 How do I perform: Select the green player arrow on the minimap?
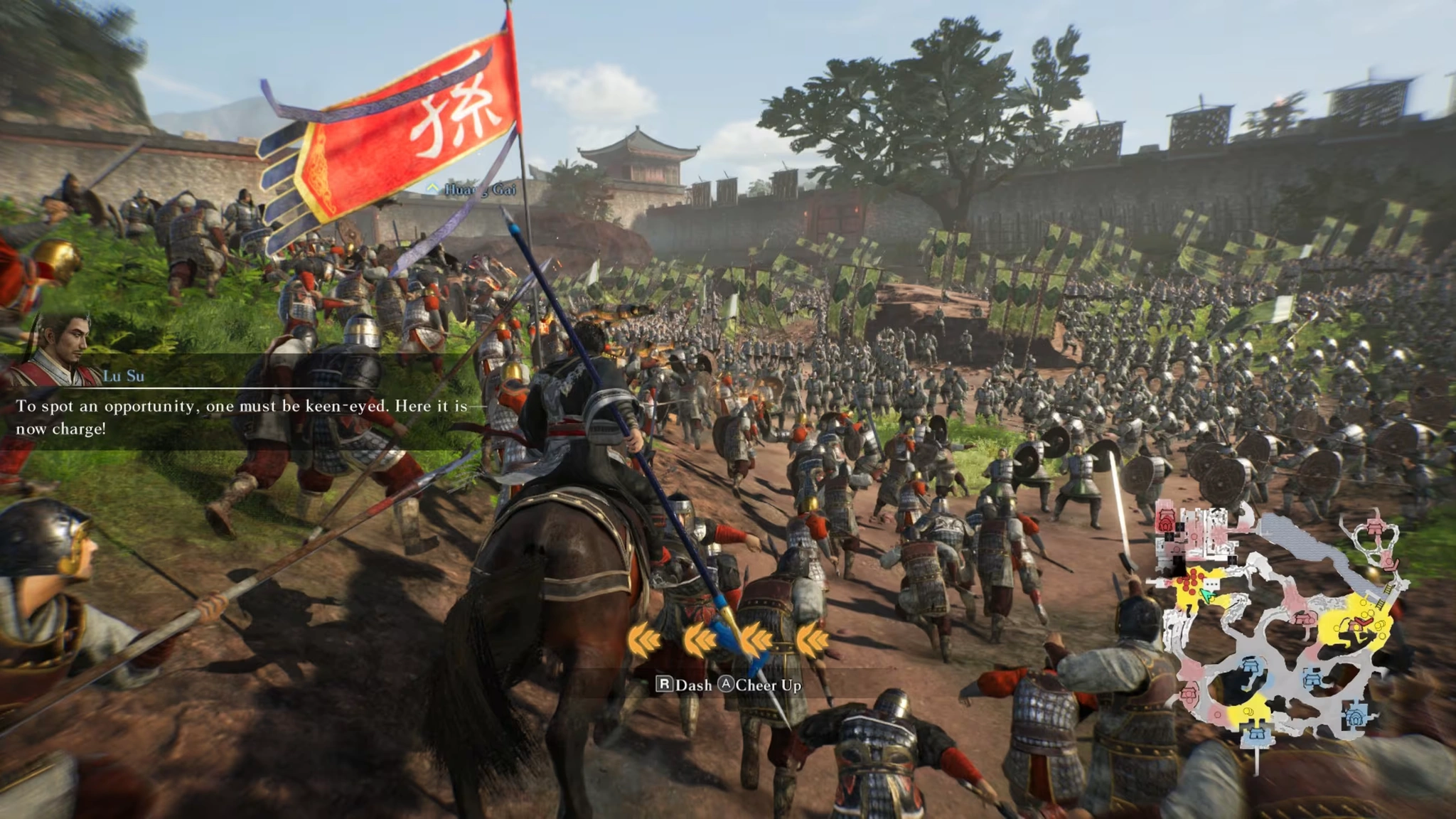point(1206,596)
